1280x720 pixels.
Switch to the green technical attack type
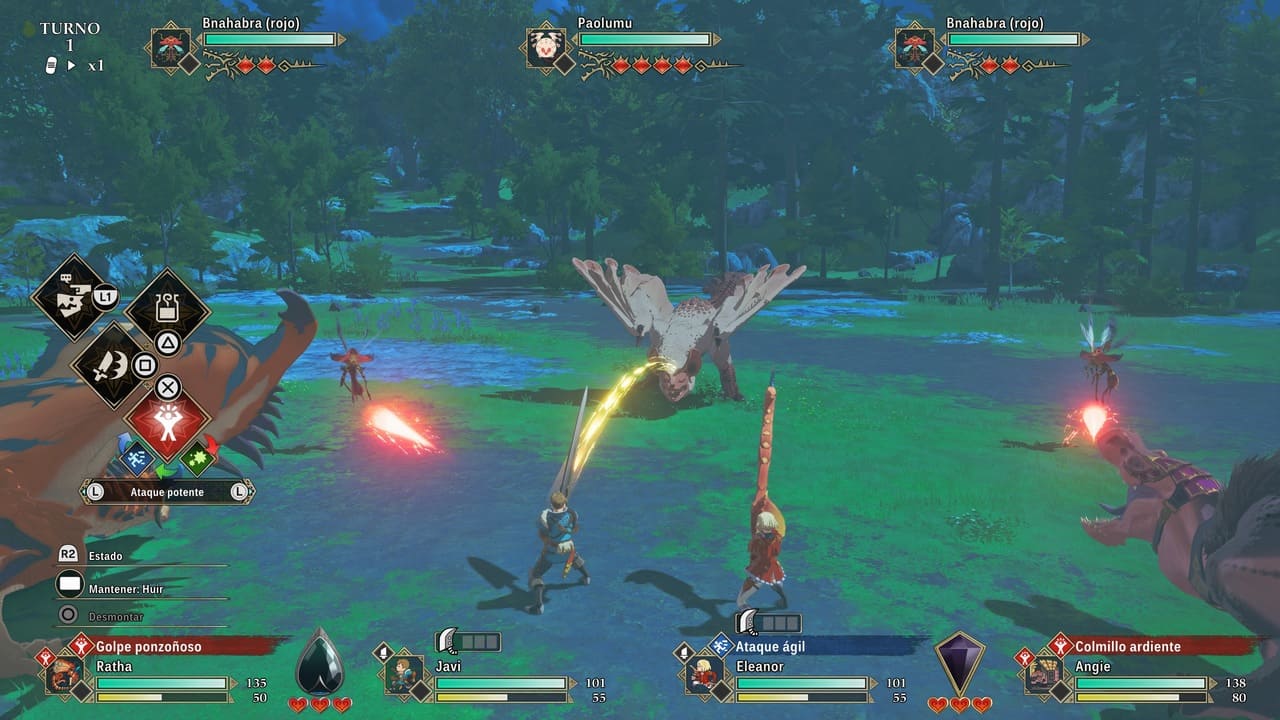198,457
